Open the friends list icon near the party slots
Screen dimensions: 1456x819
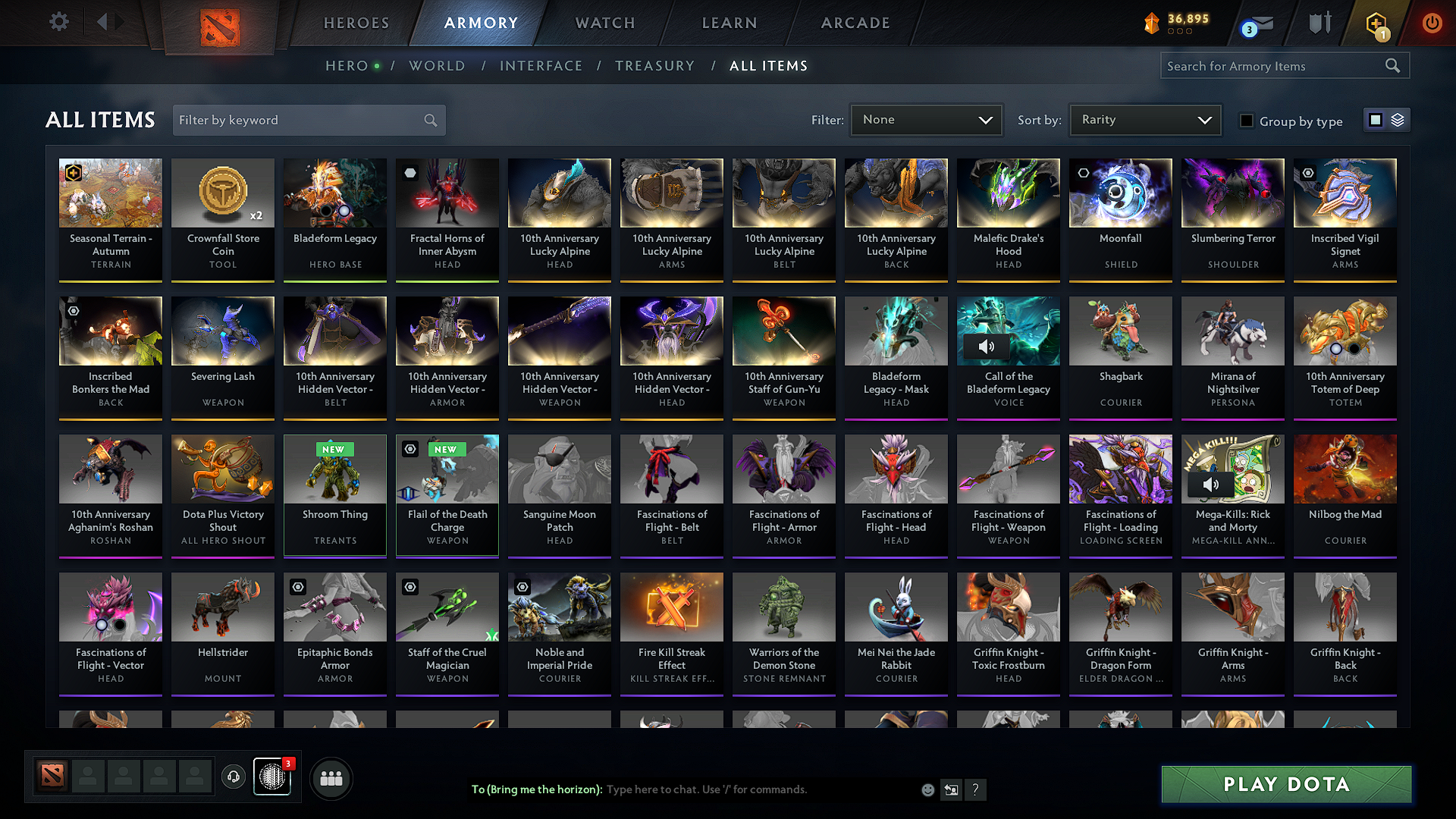point(330,778)
